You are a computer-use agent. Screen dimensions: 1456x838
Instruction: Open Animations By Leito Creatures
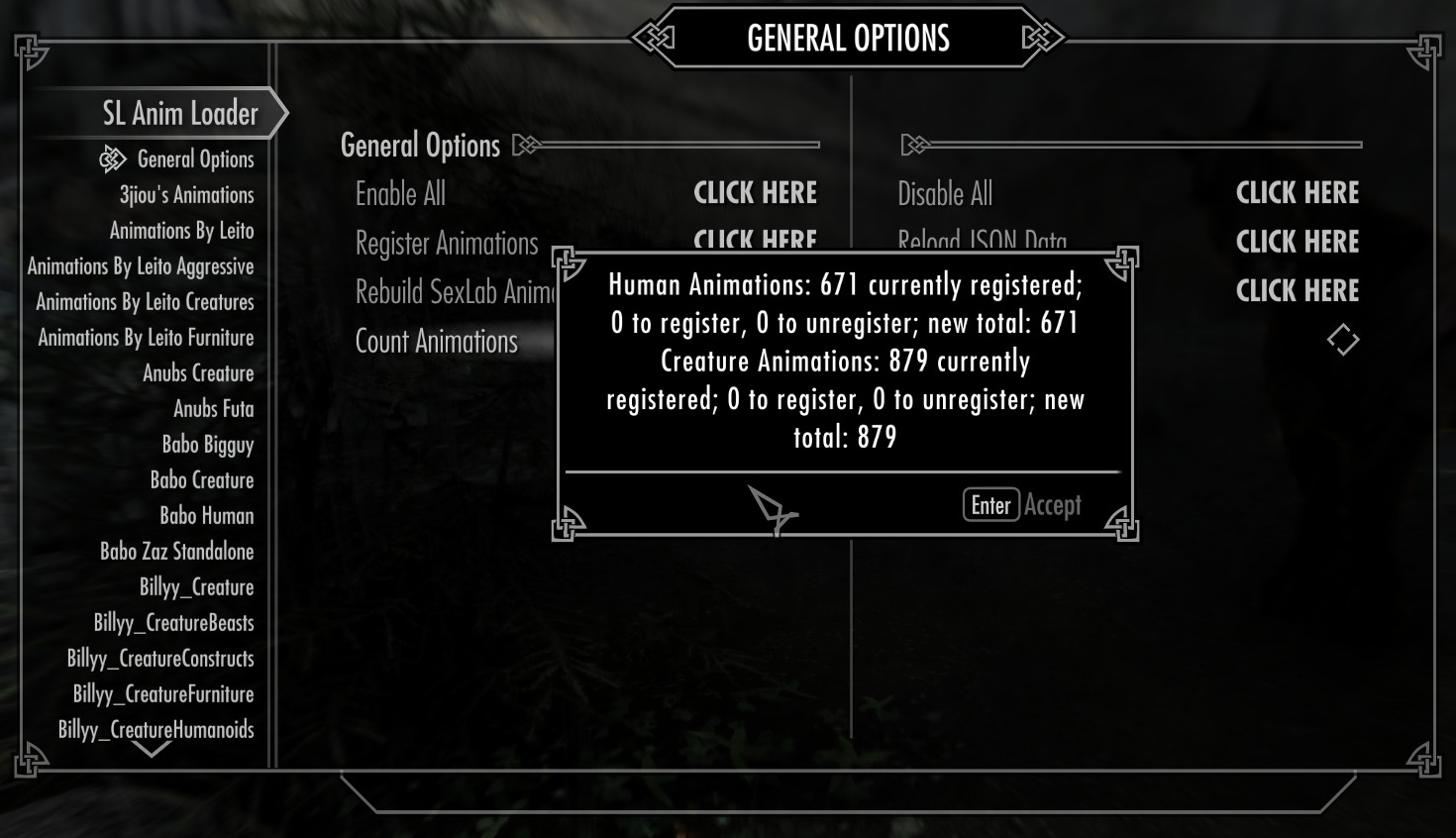point(145,302)
